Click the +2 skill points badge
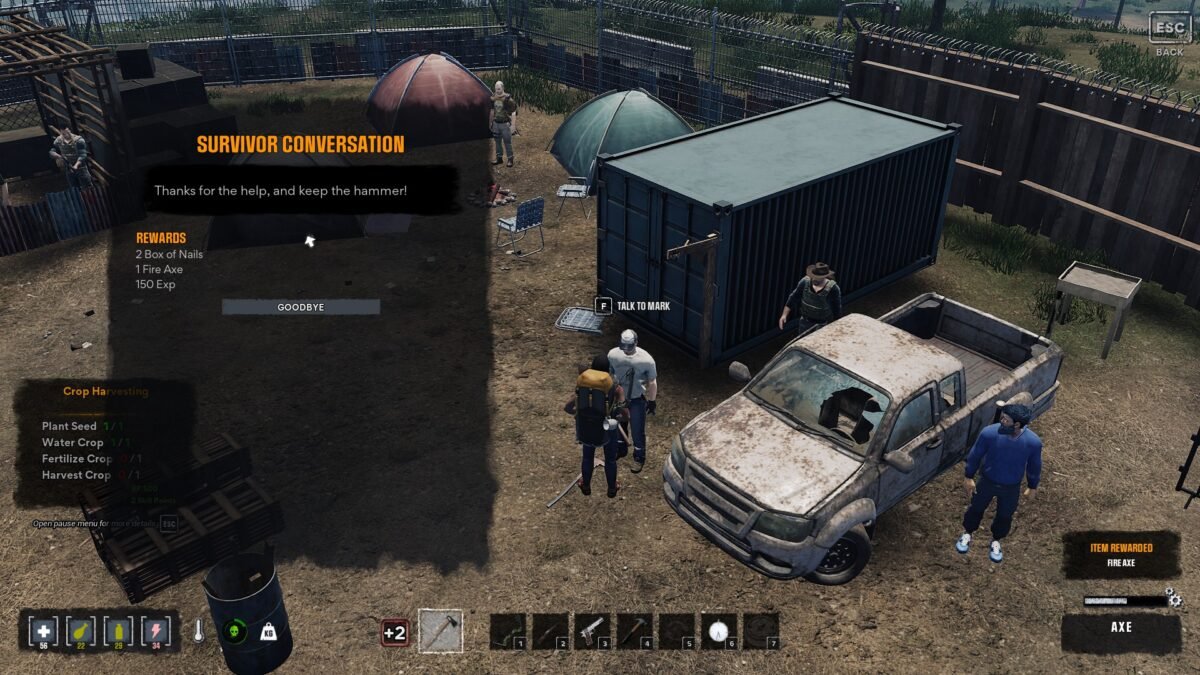 tap(394, 632)
